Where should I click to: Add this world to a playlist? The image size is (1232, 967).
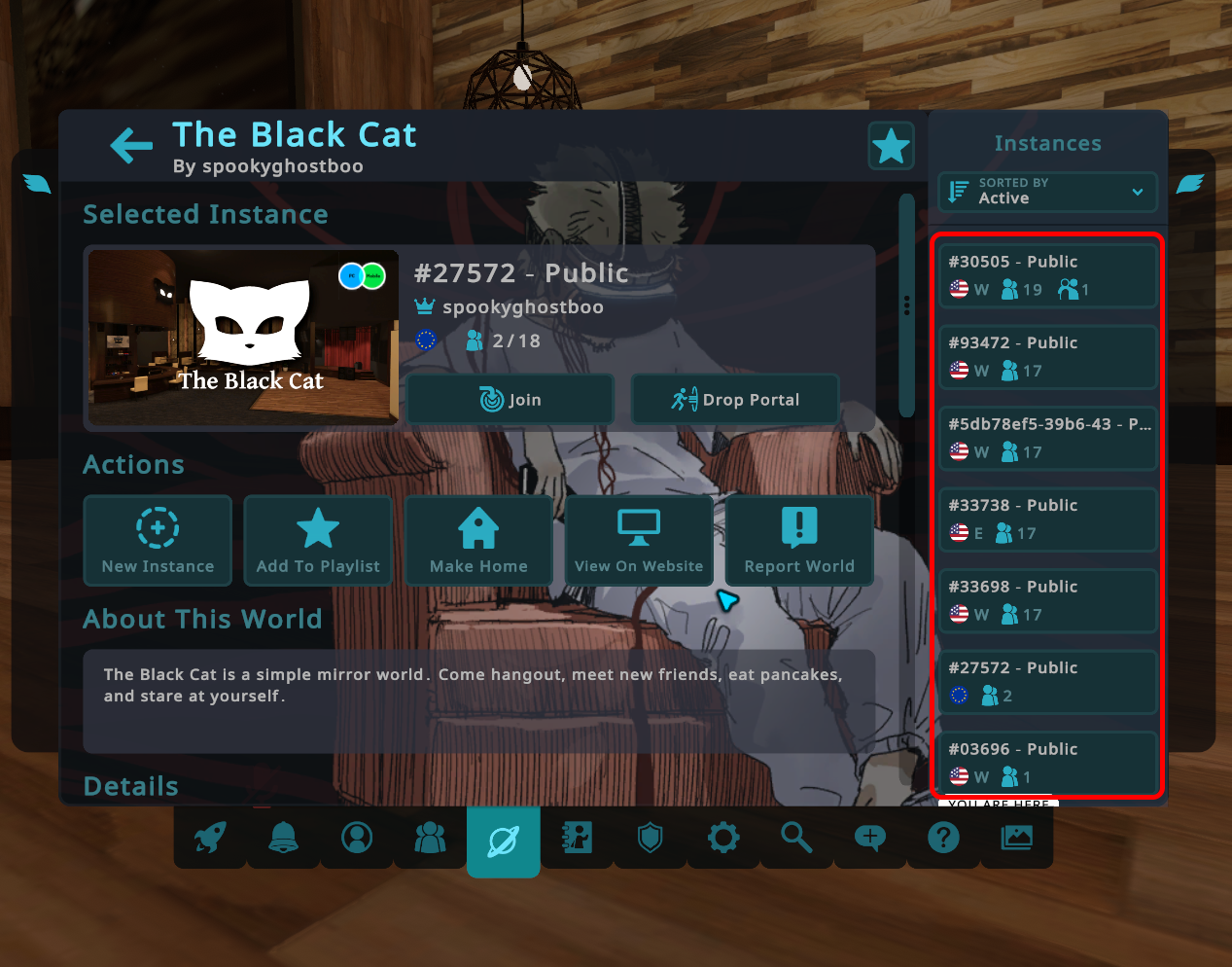(318, 540)
